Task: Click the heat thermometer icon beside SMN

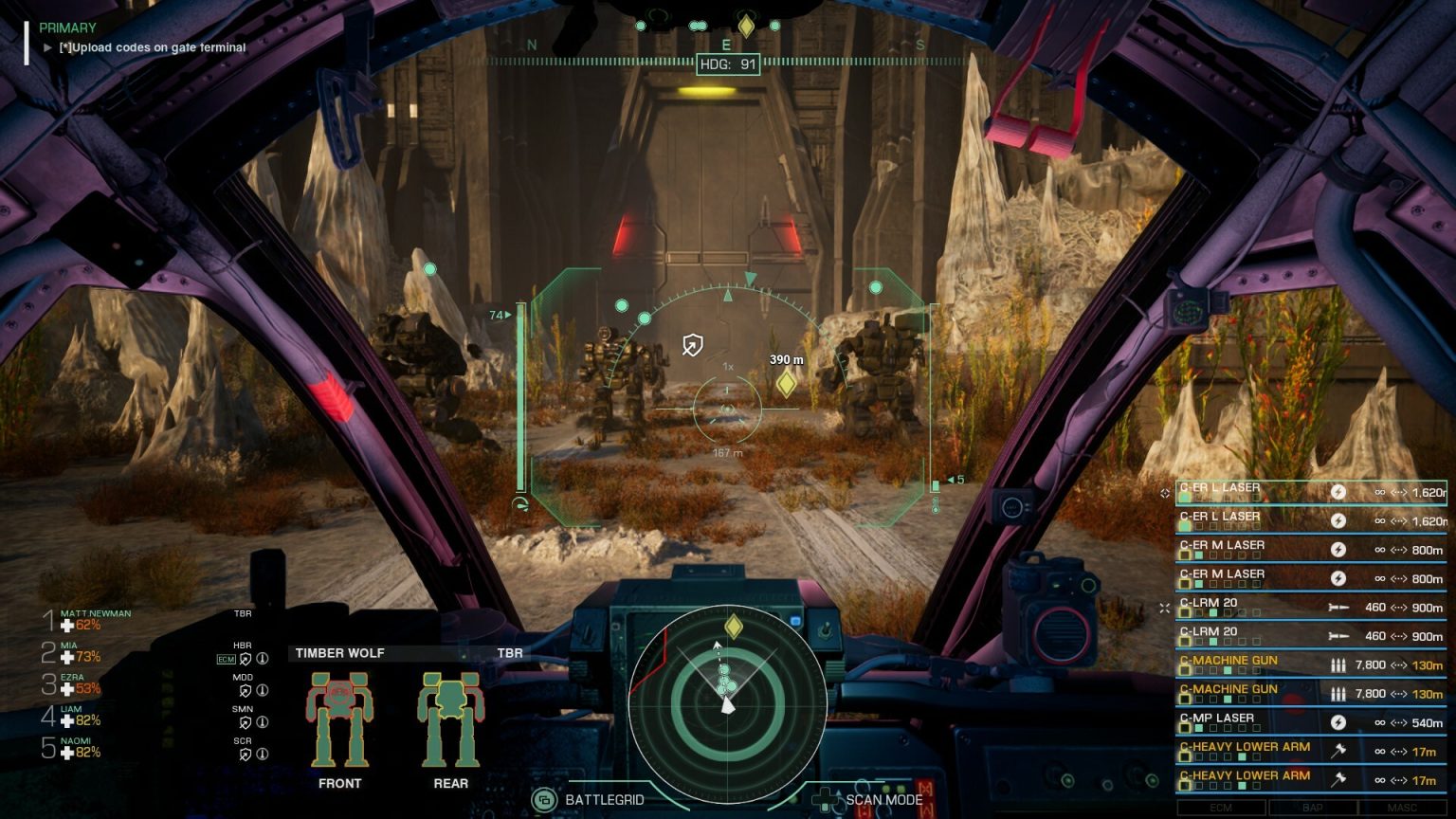Action: (263, 720)
